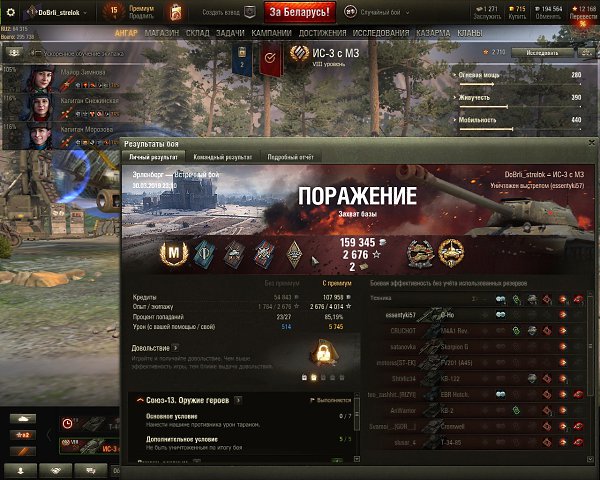Screen dimensions: 600x480
Task: Open the МАГАЗИН menu tab
Action: click(x=160, y=32)
